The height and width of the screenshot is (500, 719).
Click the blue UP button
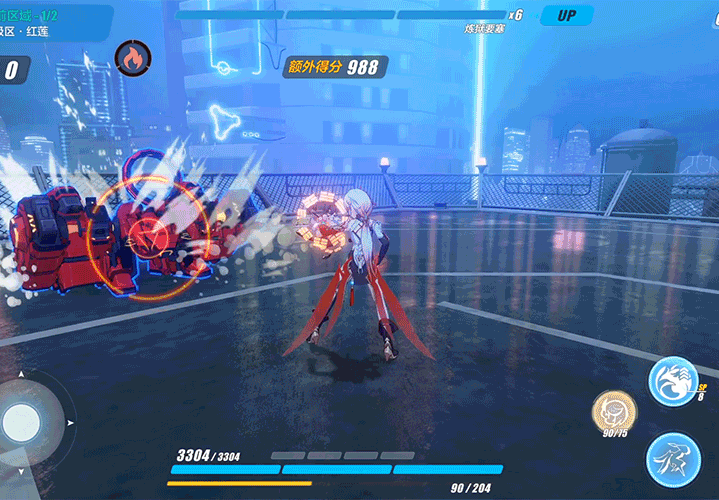tap(566, 15)
